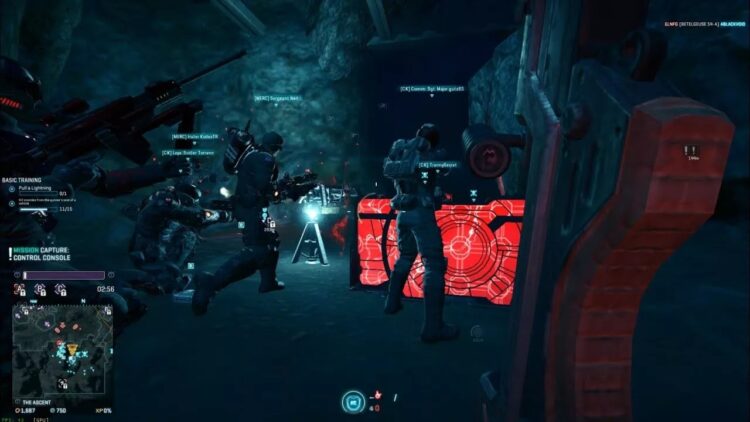The height and width of the screenshot is (422, 750).
Task: Activate the circular shield ability icon
Action: [x=351, y=402]
